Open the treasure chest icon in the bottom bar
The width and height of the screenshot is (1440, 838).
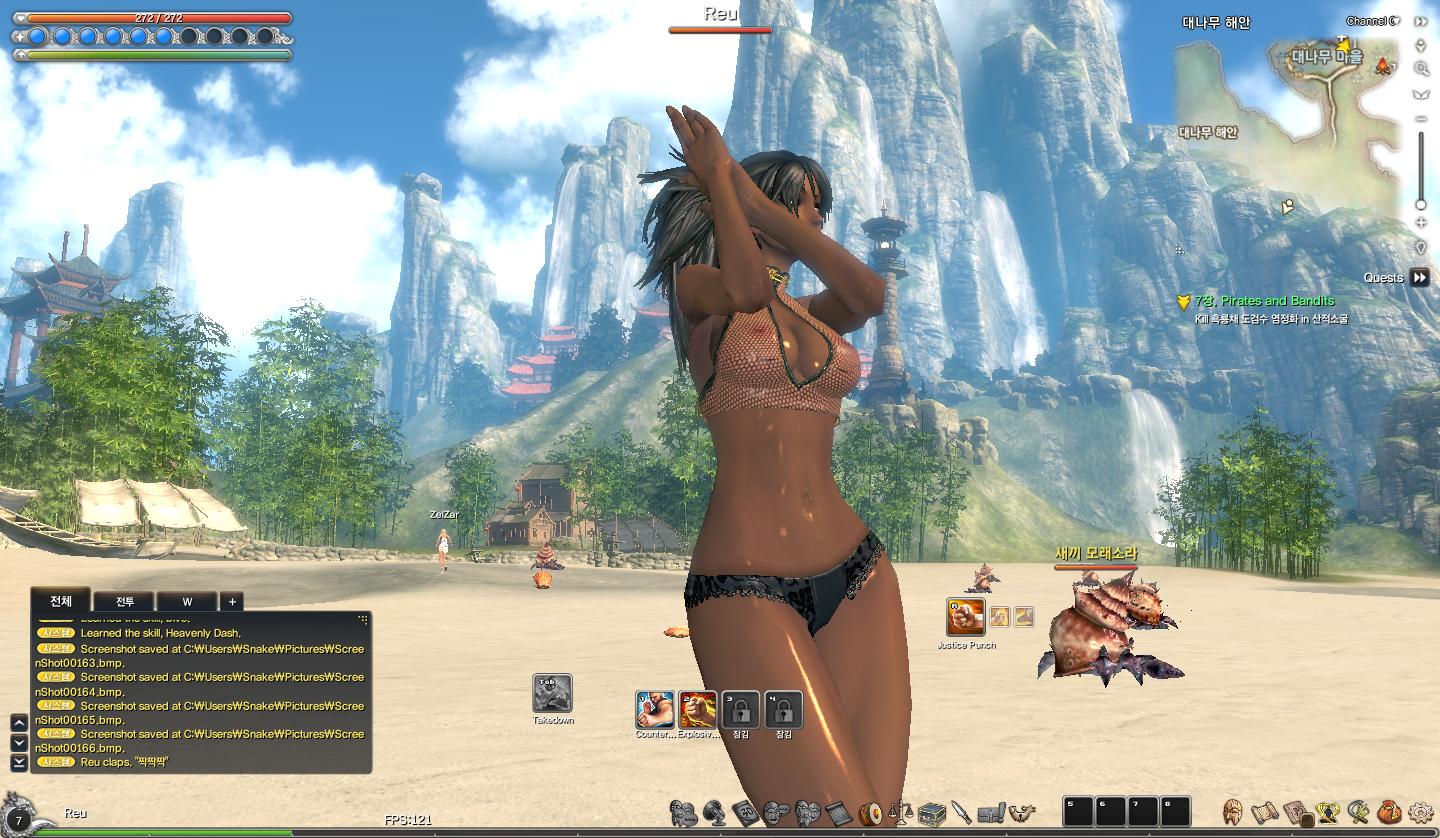932,812
